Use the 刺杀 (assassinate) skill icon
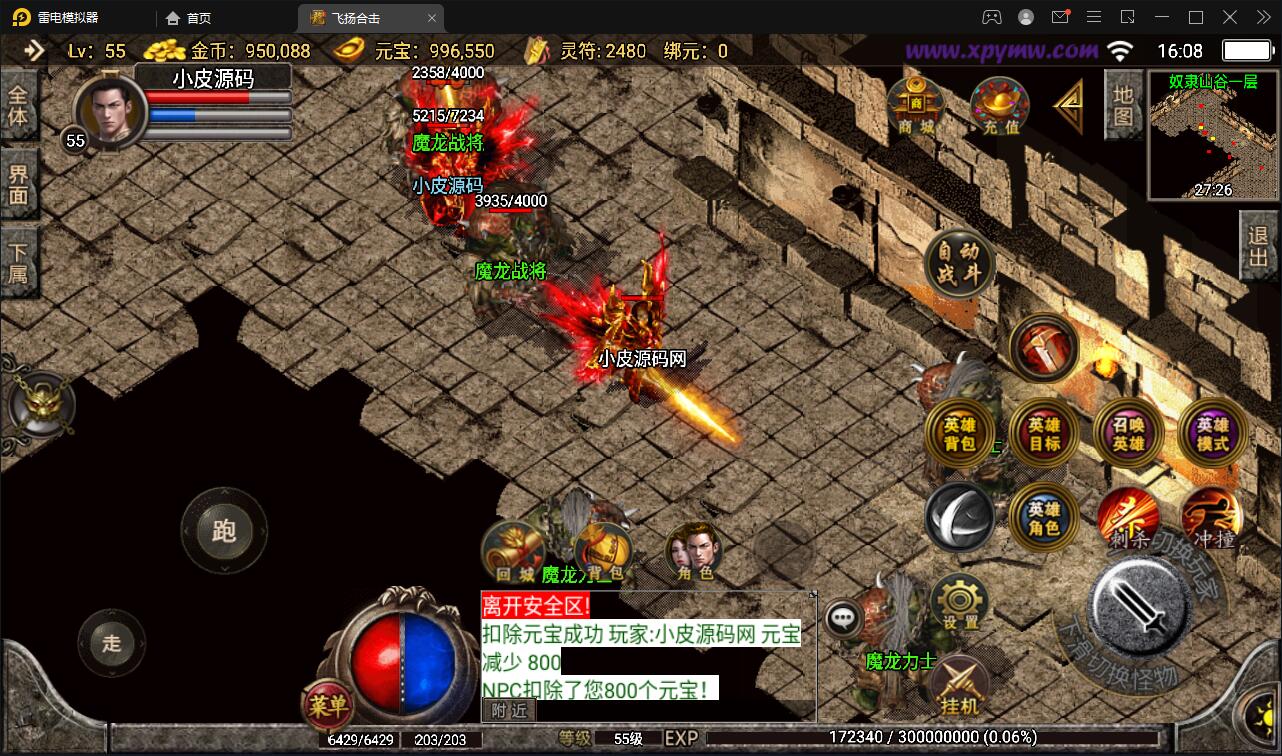 click(x=1128, y=517)
